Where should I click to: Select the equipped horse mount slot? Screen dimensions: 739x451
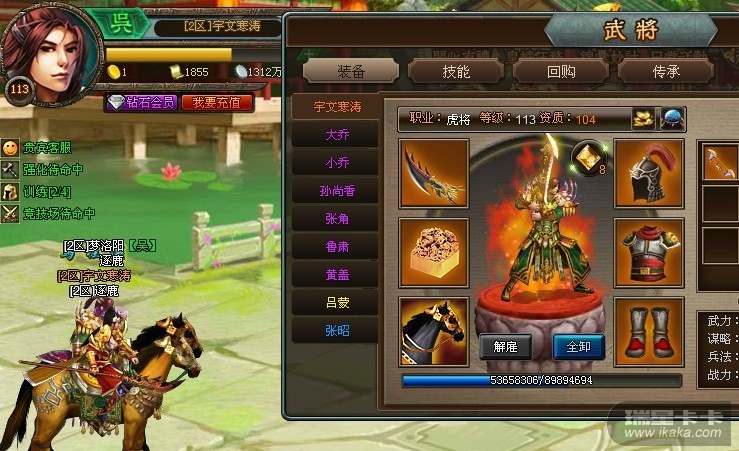tap(434, 330)
